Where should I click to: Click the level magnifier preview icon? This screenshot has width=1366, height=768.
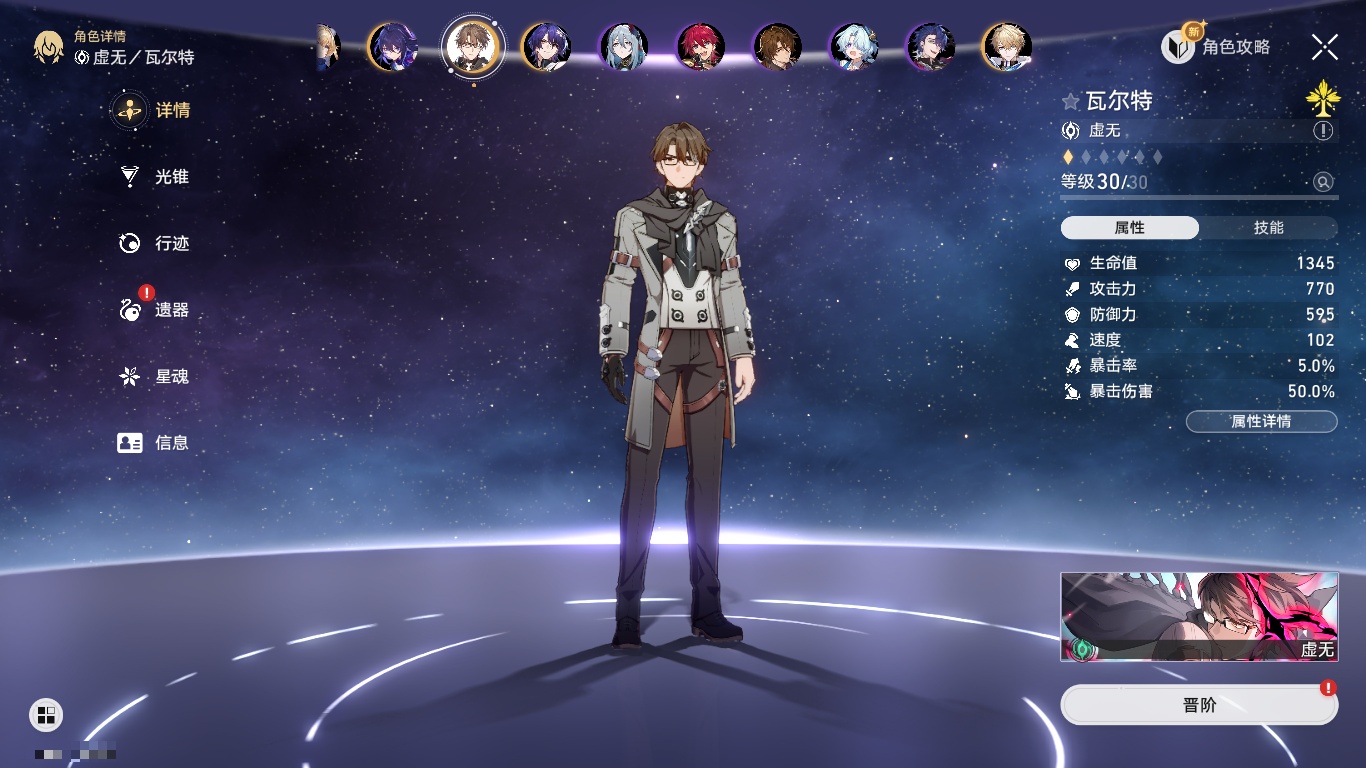1323,182
